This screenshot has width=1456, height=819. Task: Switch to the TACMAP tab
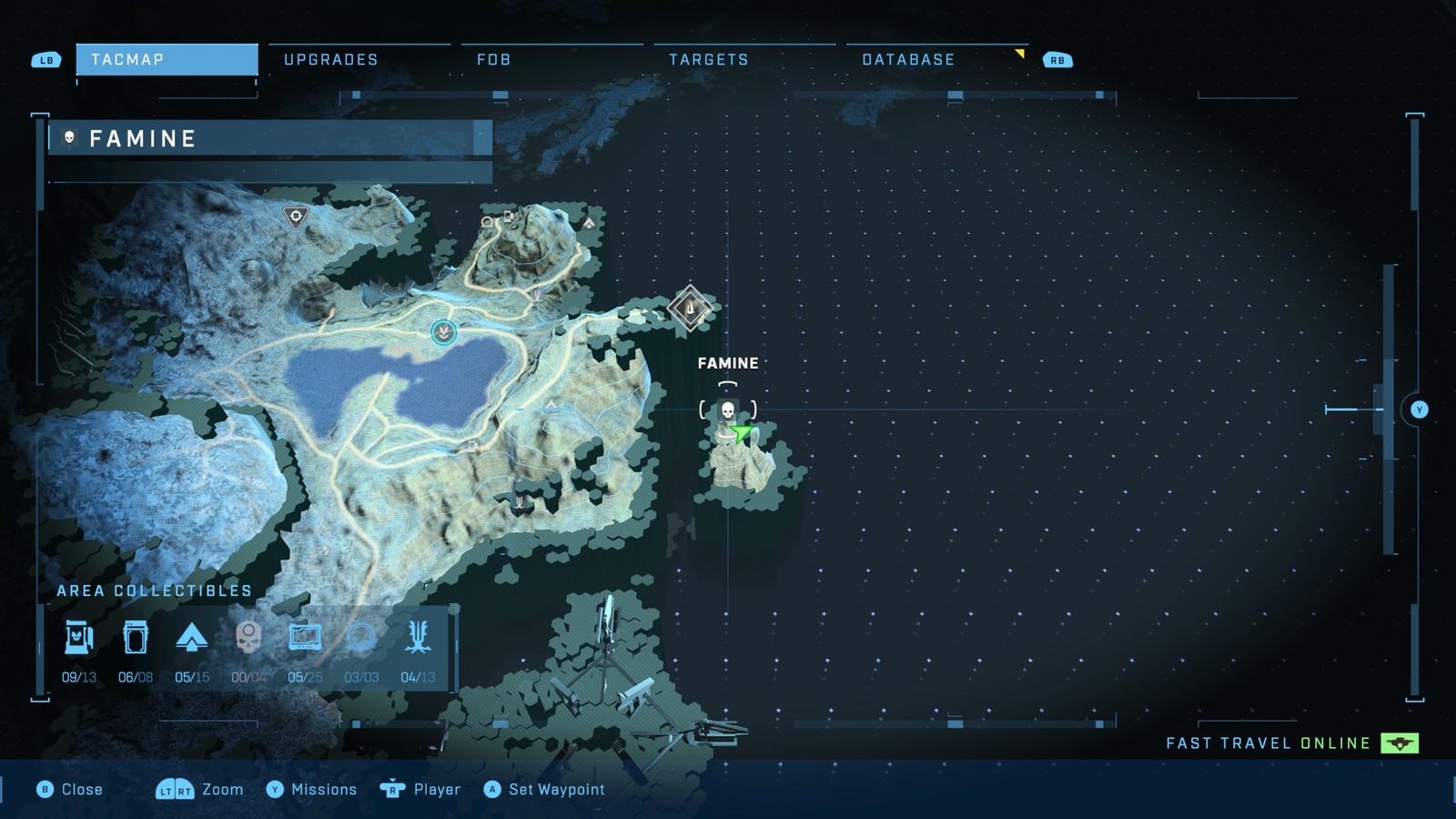tap(167, 60)
